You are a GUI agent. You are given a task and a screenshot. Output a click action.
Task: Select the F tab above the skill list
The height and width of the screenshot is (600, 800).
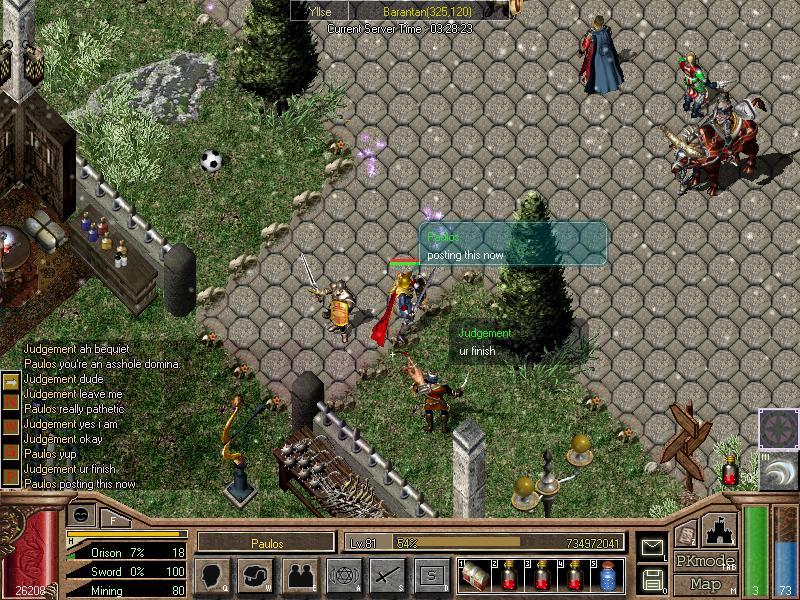tap(113, 519)
